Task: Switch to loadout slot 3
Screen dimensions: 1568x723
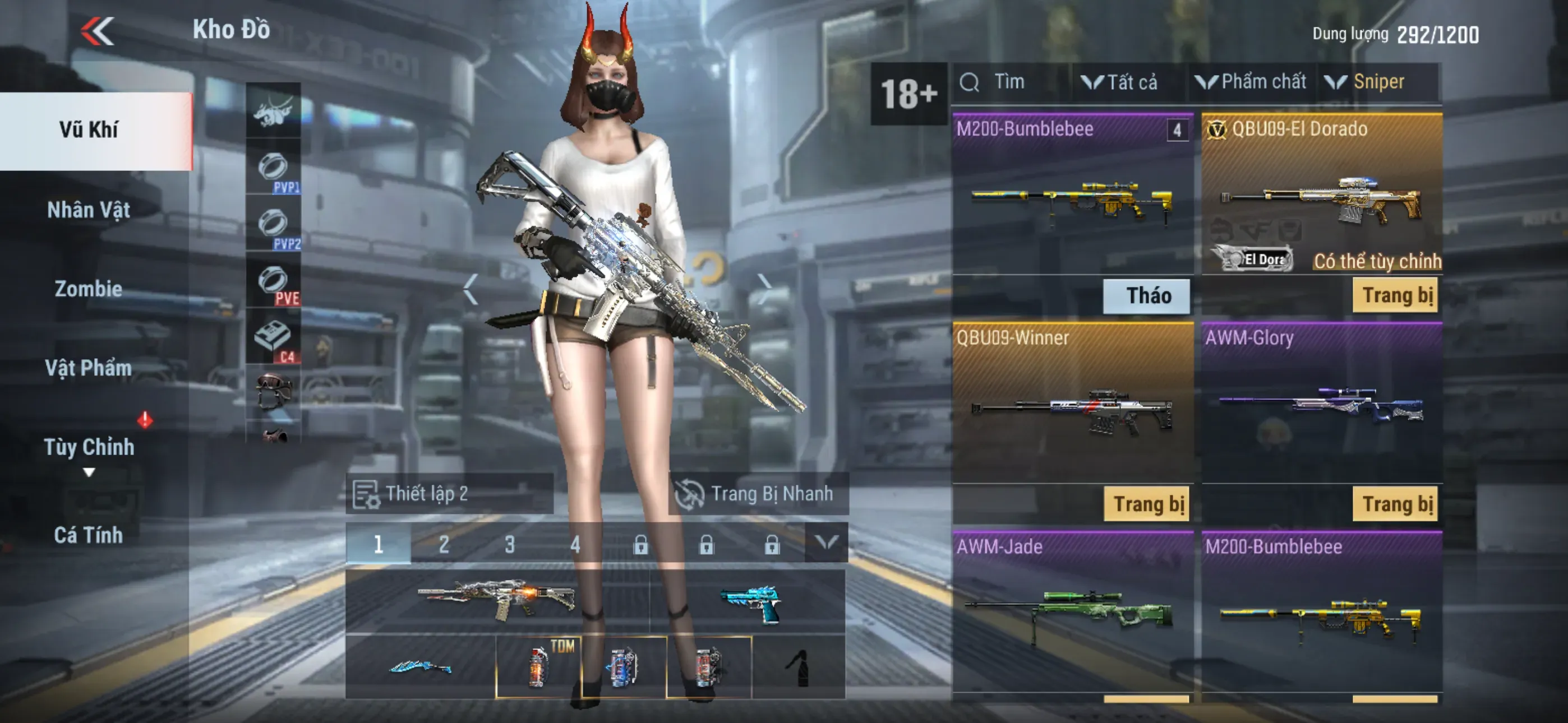Action: tap(509, 544)
